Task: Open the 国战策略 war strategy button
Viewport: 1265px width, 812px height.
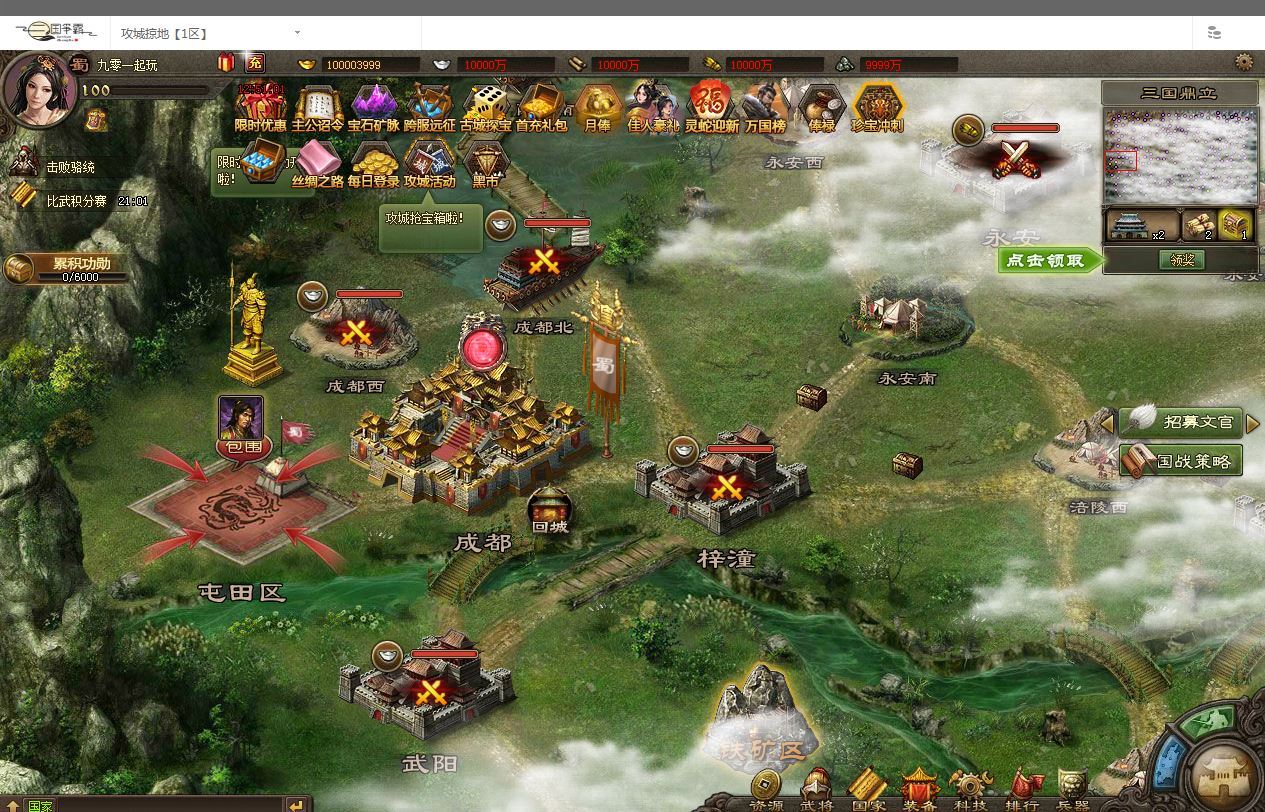Action: click(x=1180, y=461)
